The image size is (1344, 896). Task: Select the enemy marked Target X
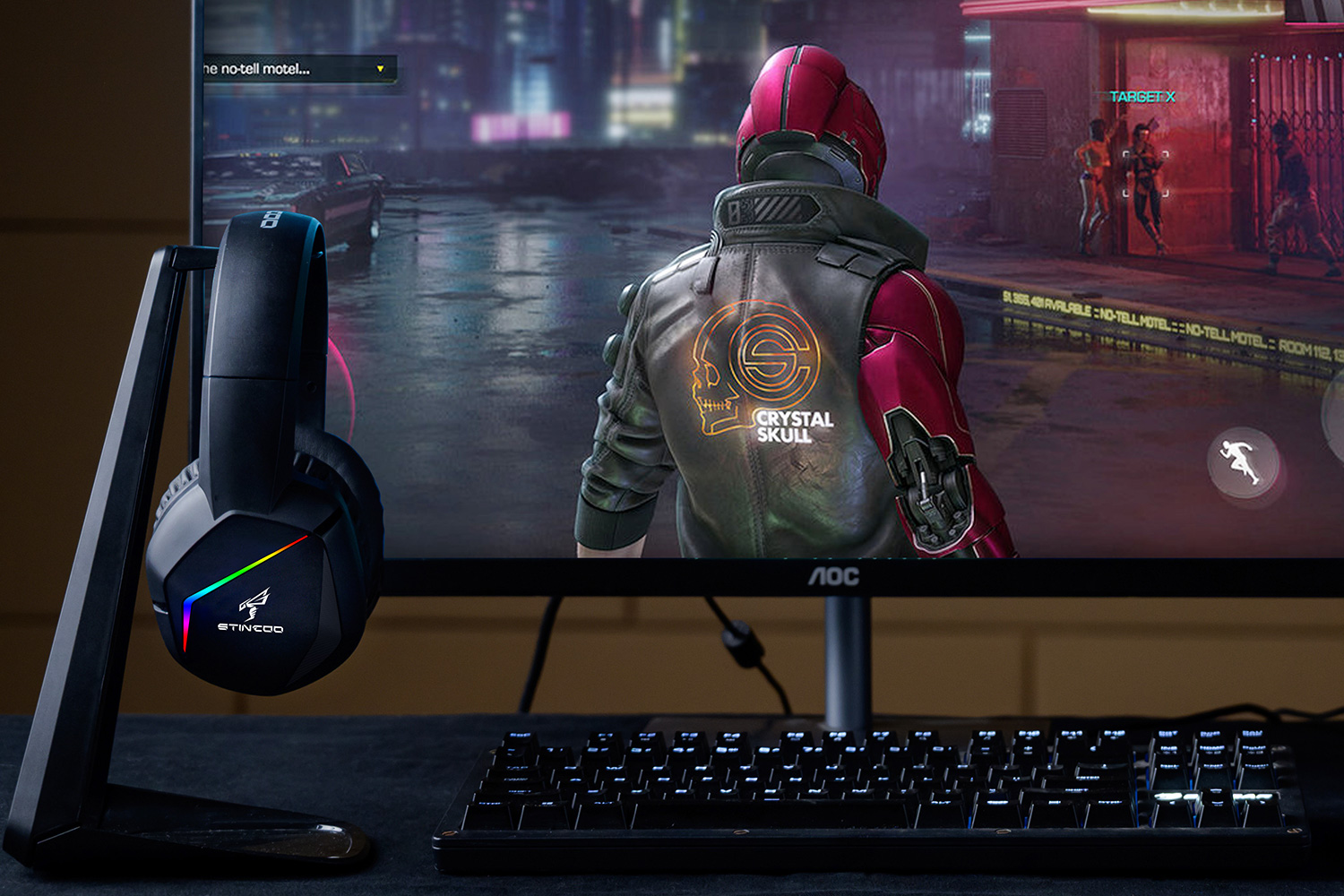(x=1145, y=174)
